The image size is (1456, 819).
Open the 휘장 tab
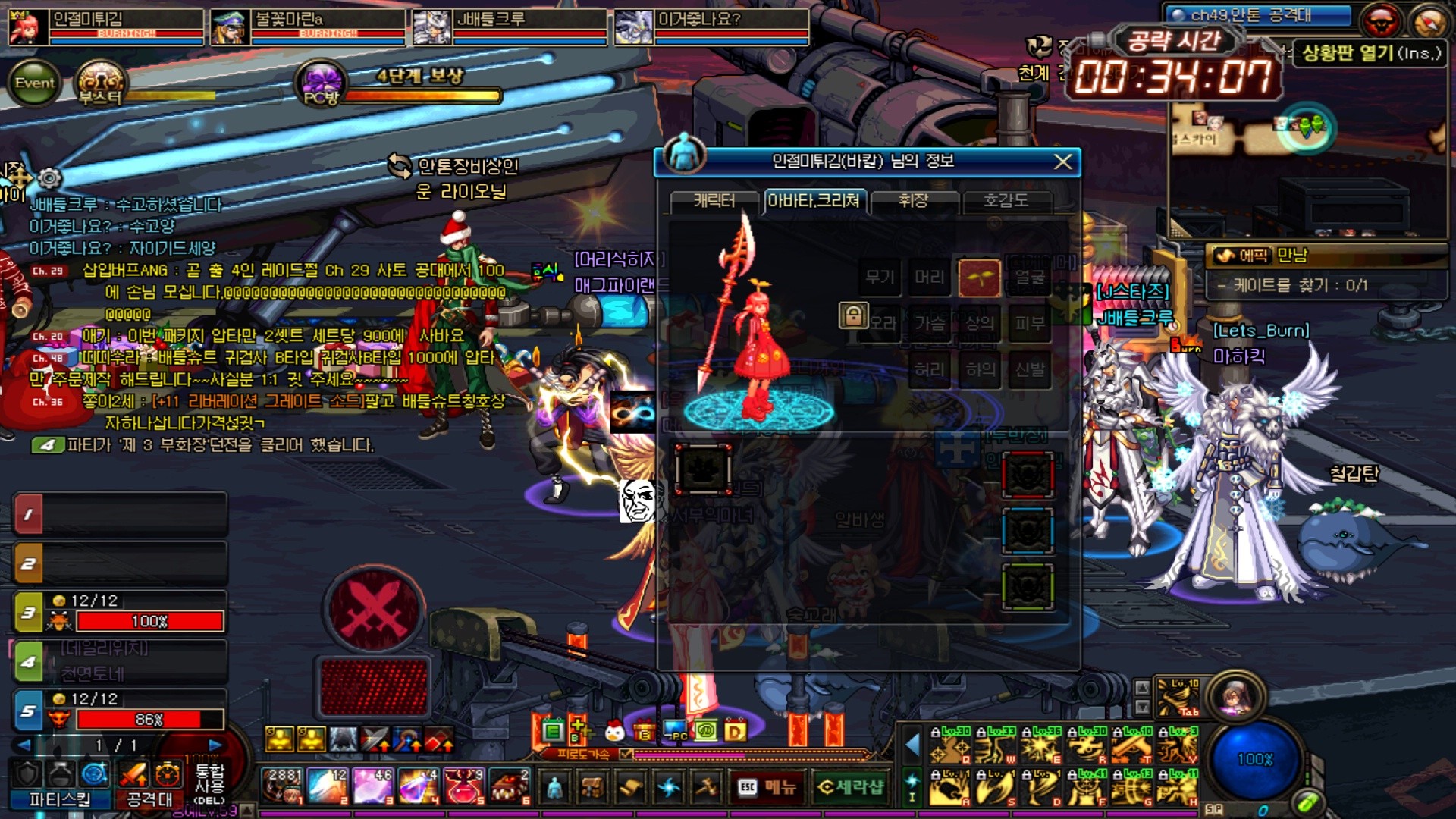point(914,201)
